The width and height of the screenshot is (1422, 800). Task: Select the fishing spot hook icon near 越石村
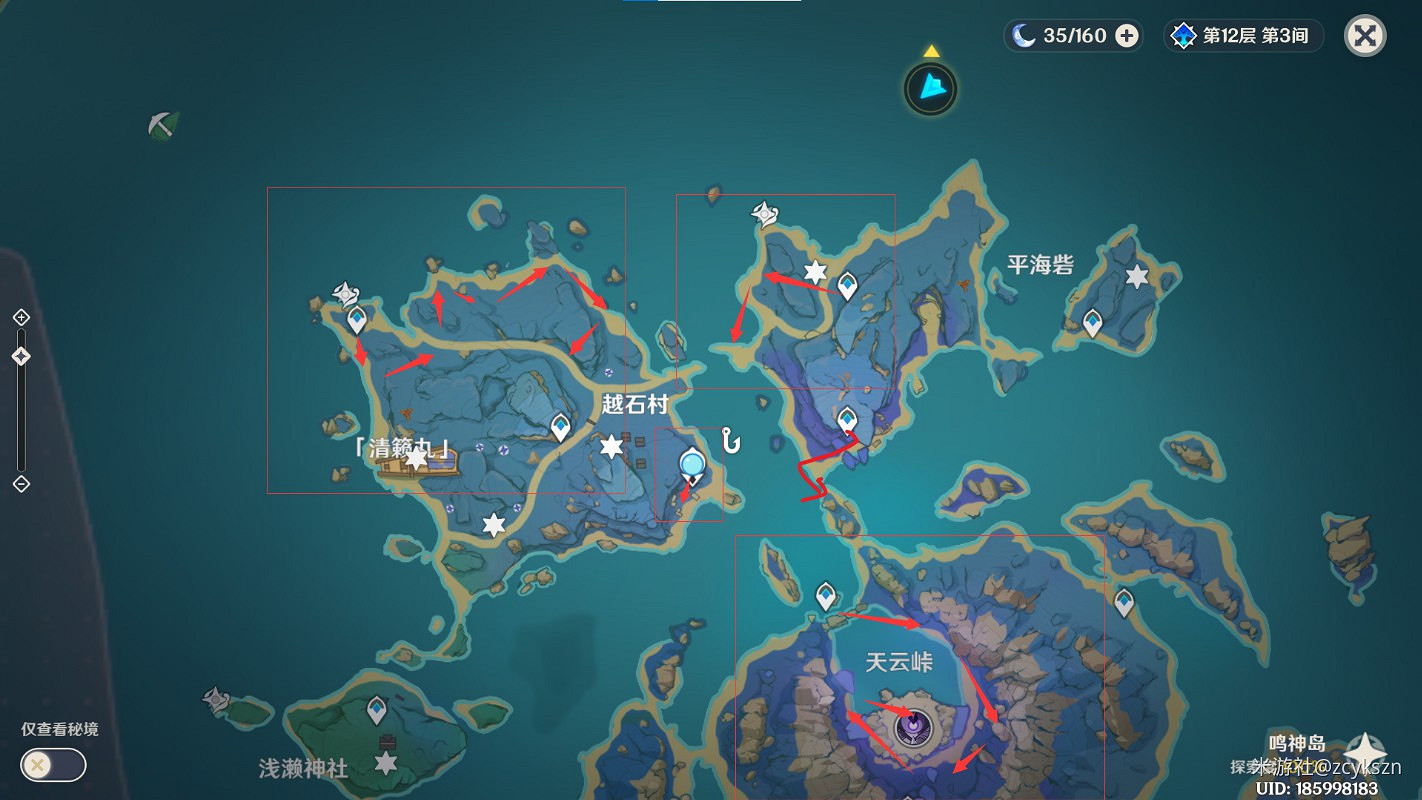pyautogui.click(x=730, y=439)
